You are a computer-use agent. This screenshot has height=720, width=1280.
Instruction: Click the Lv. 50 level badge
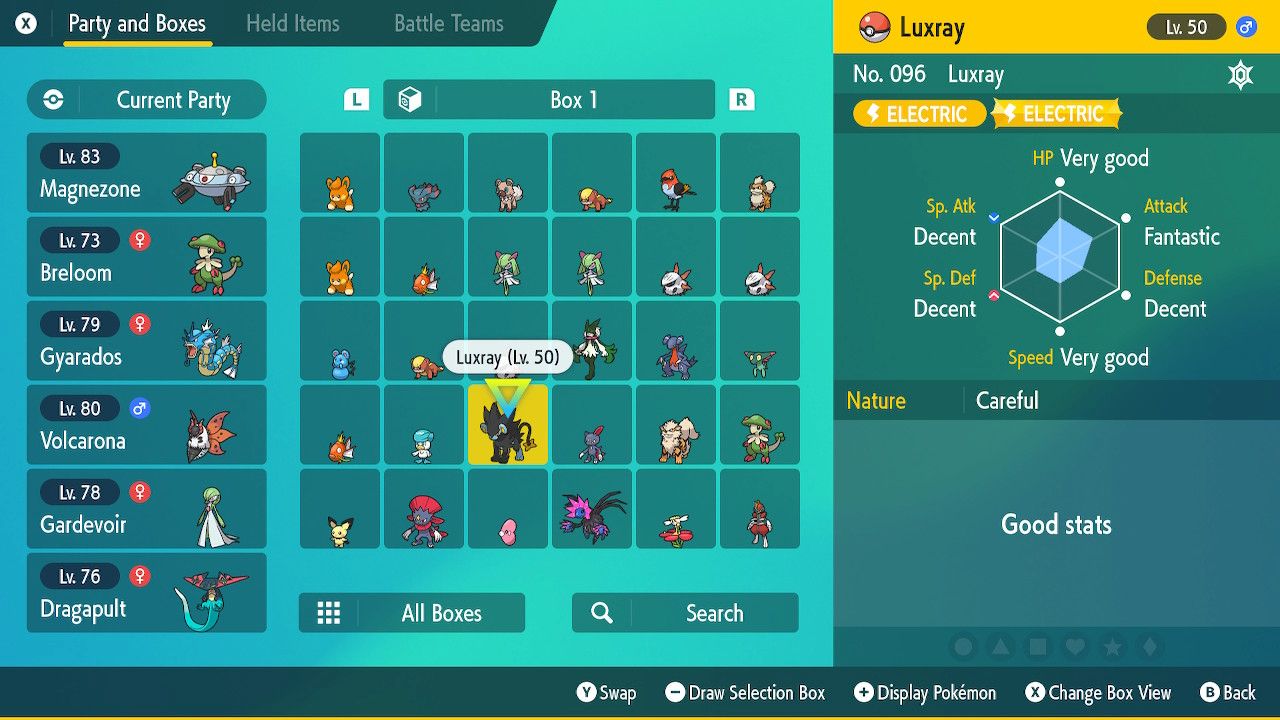(1186, 27)
